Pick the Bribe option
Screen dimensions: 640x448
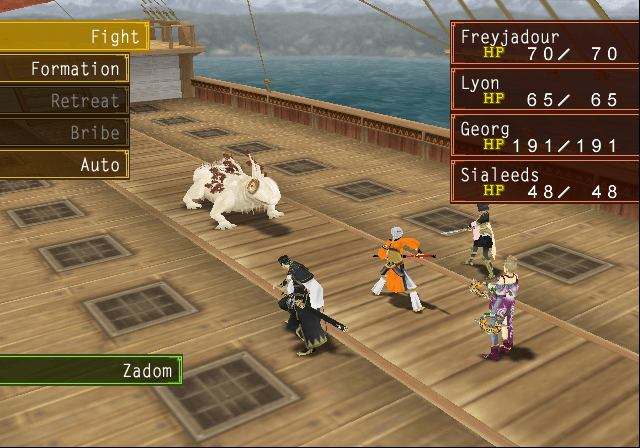(63, 133)
